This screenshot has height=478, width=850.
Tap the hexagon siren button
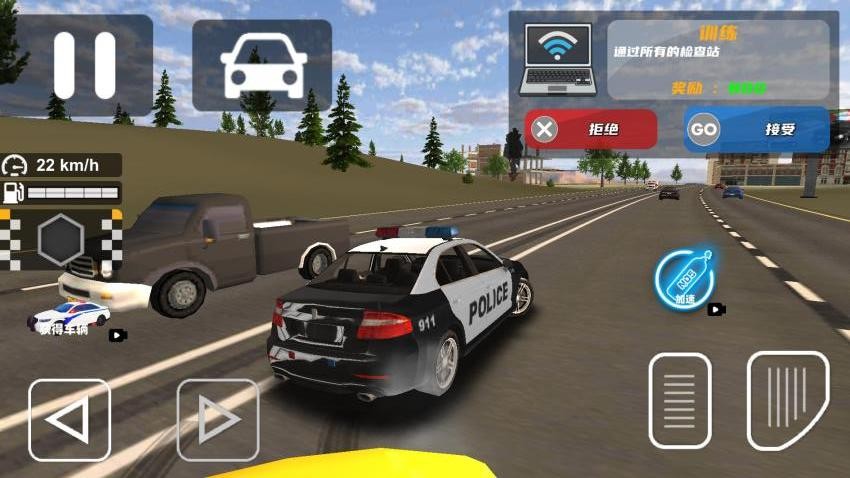click(x=60, y=240)
